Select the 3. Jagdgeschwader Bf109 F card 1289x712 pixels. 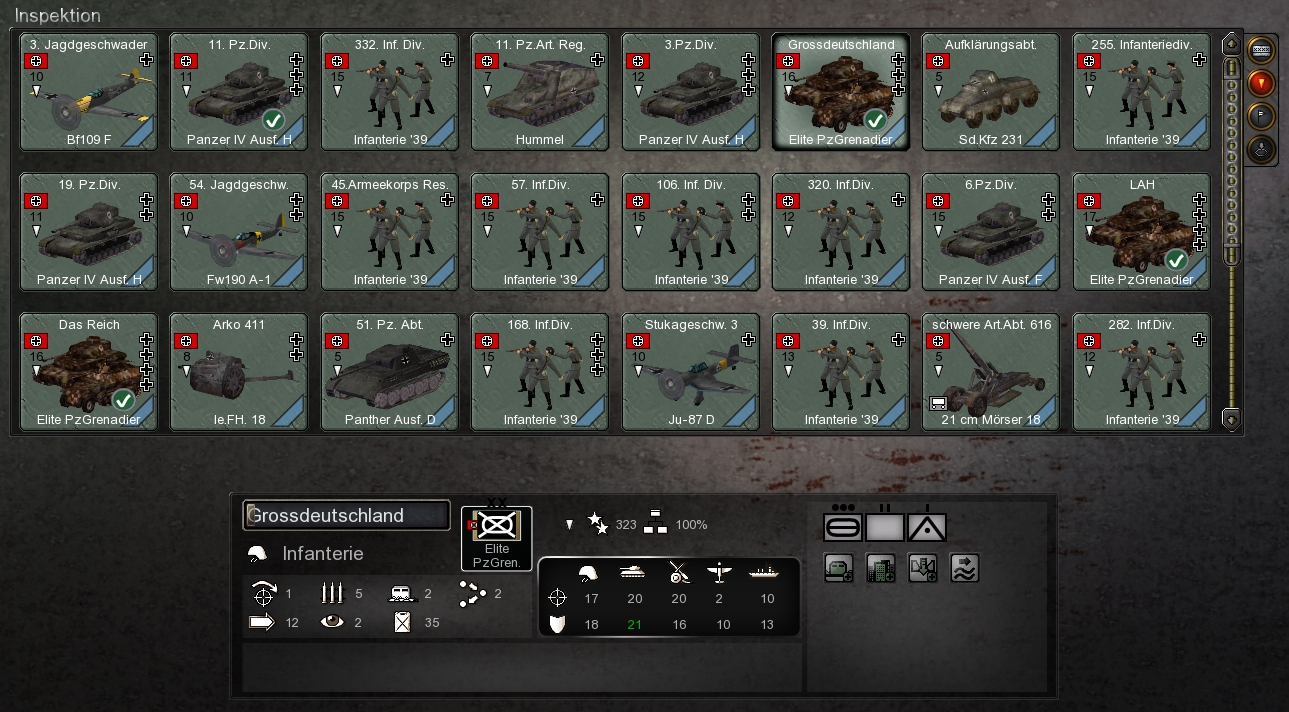(89, 91)
